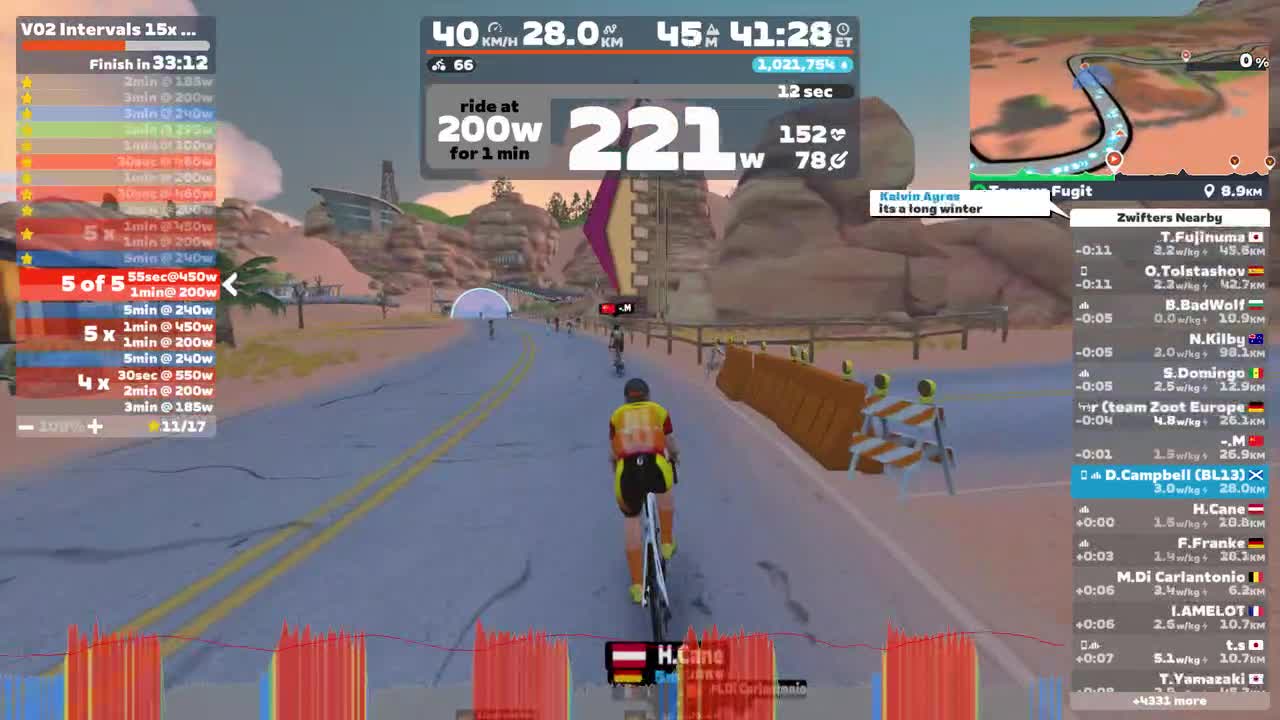
Task: Collapse the workout panel with the left arrow
Action: tap(230, 285)
